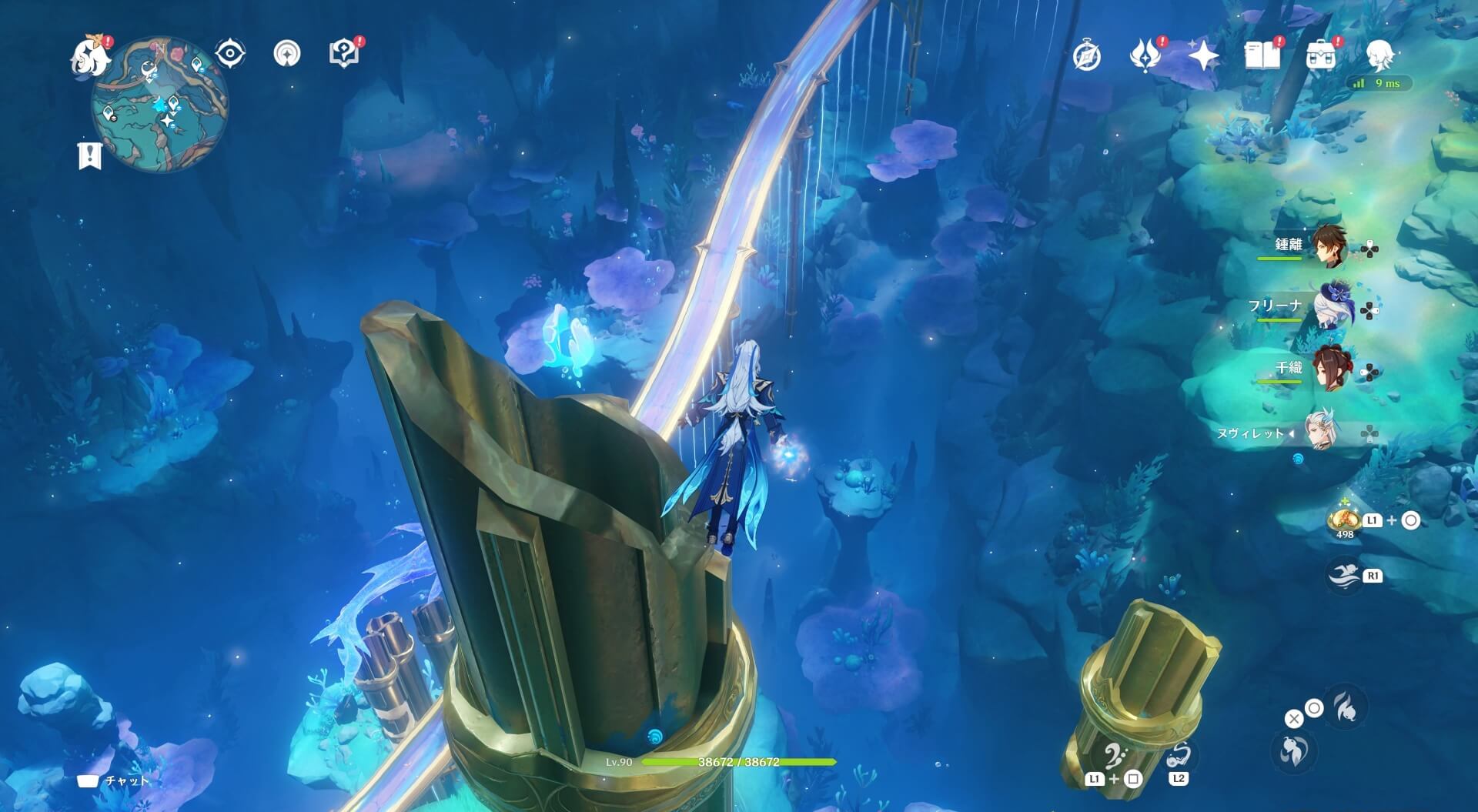Open the チャット chat box
Viewport: 1478px width, 812px height.
pos(115,780)
